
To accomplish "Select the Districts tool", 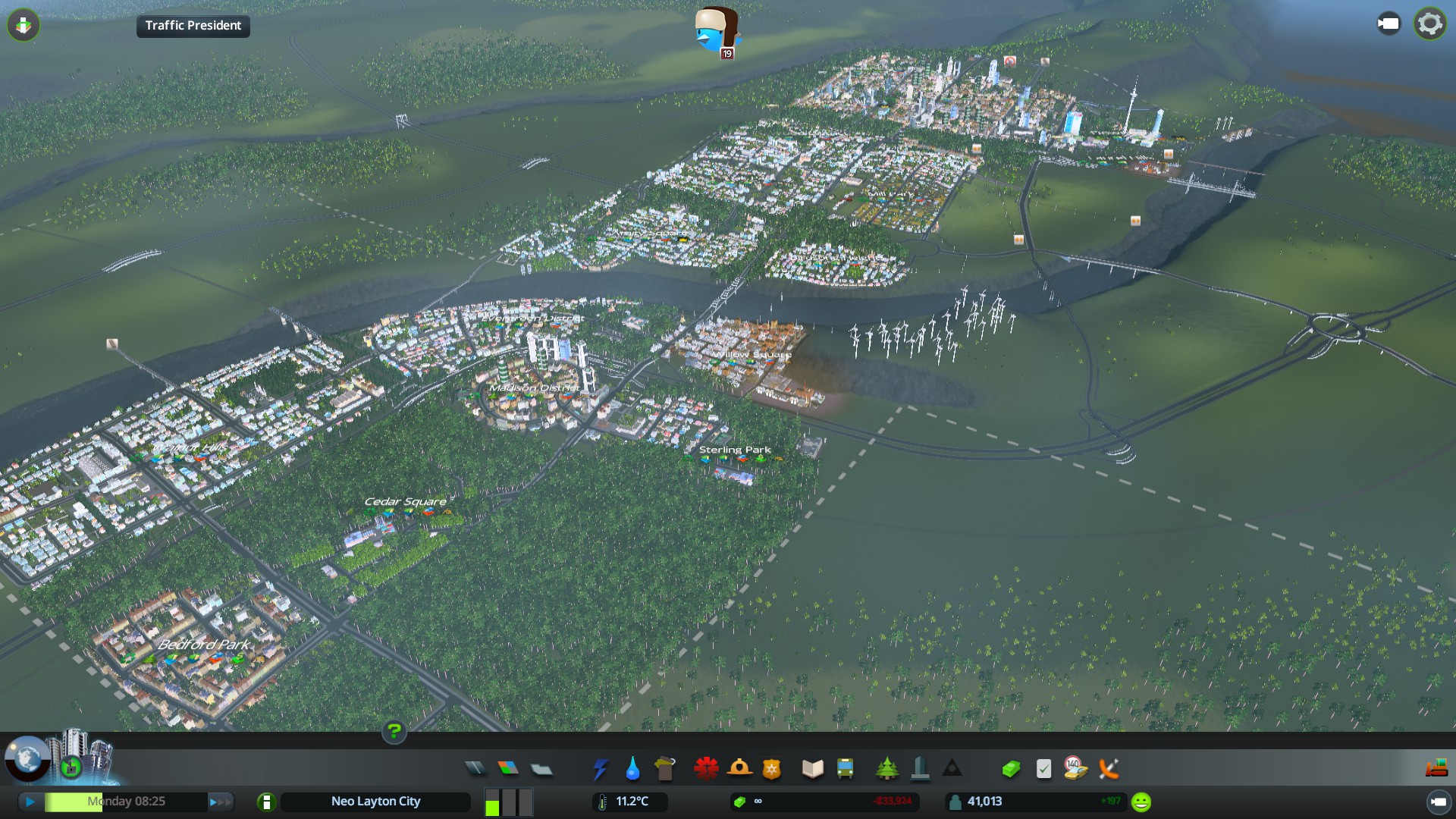I will (541, 770).
